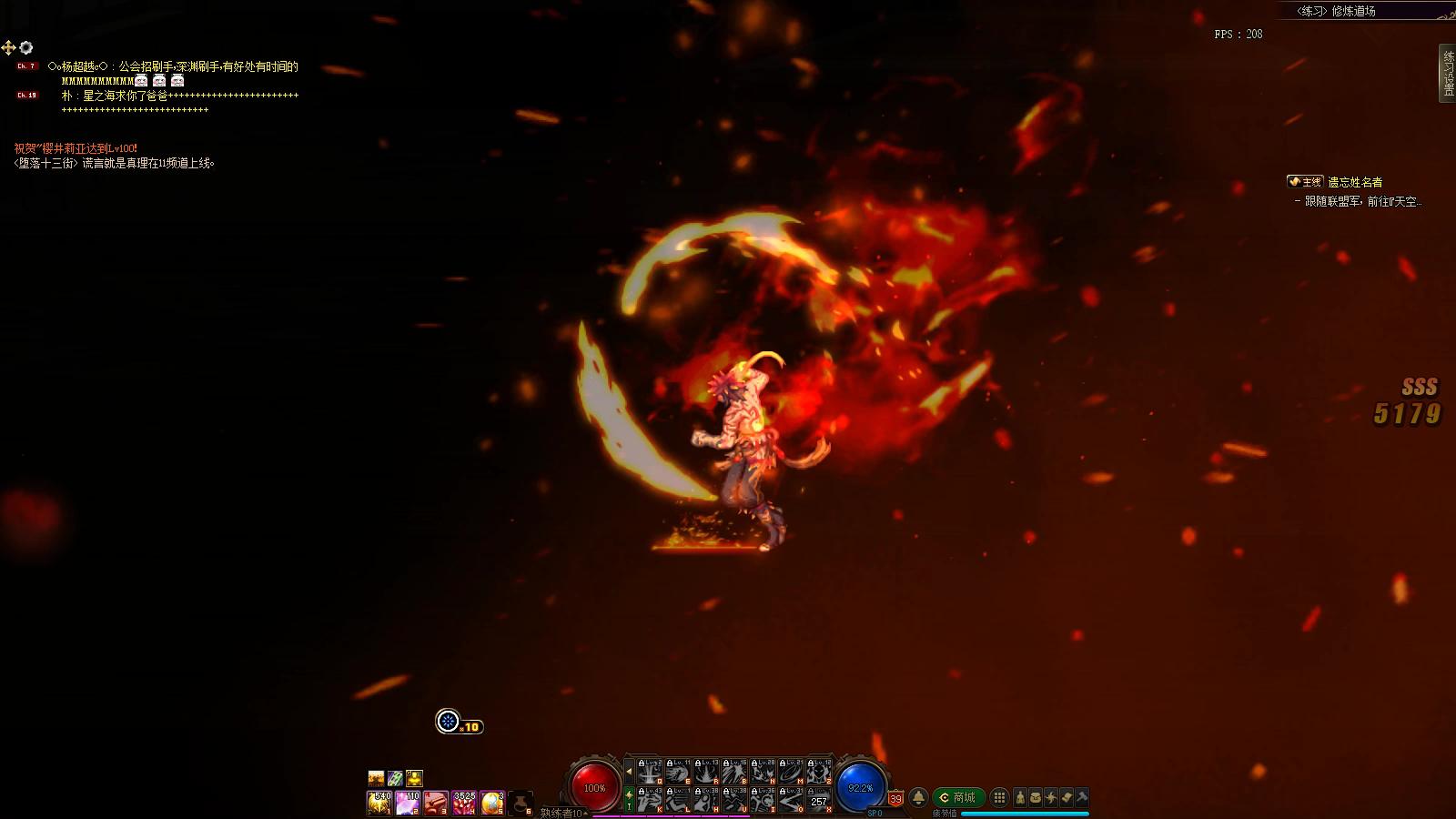Viewport: 1456px width, 819px height.
Task: Open the grid menu button beside shop
Action: (999, 798)
